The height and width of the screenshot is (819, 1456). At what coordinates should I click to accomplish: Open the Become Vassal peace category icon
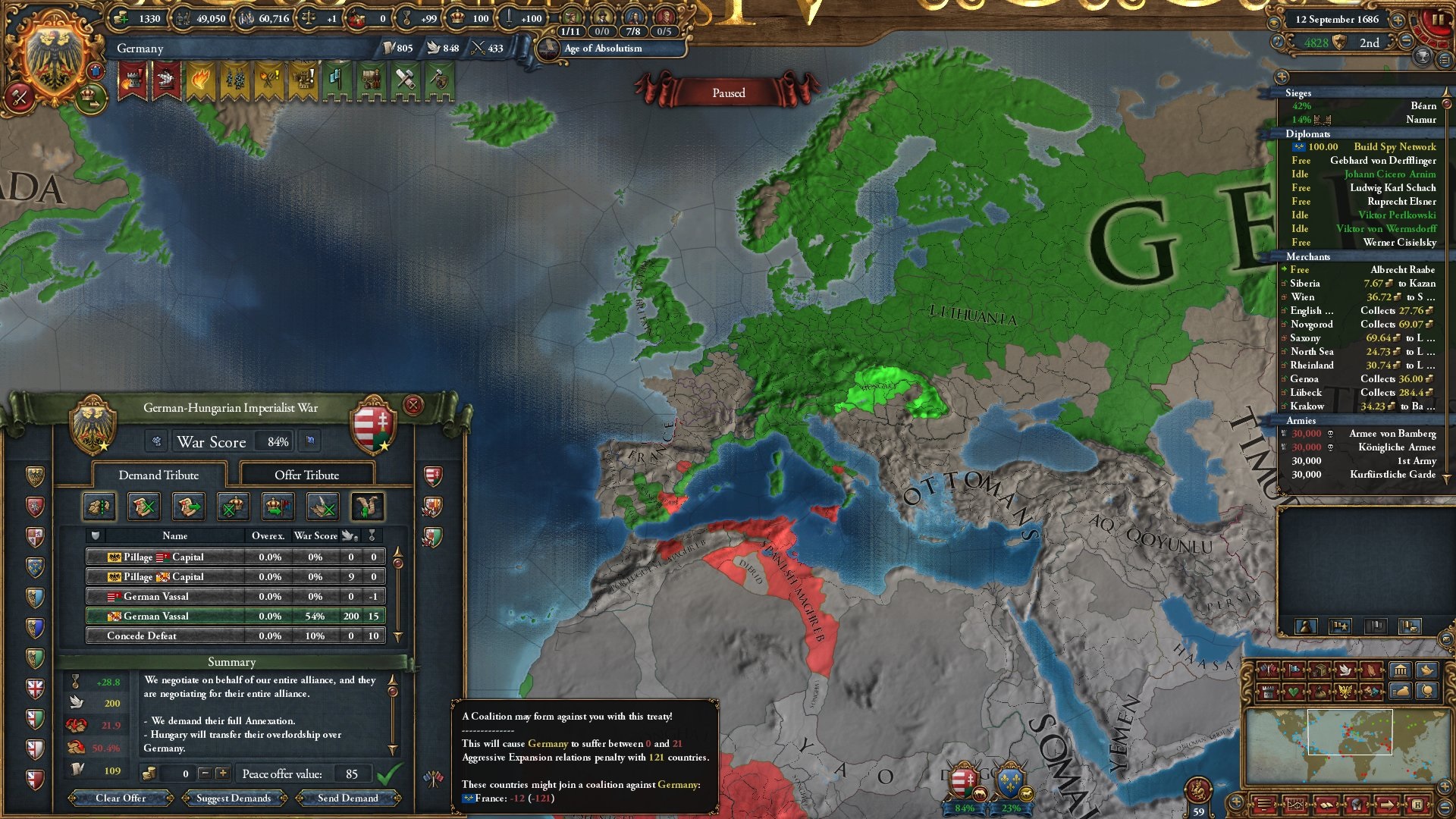pyautogui.click(x=278, y=507)
